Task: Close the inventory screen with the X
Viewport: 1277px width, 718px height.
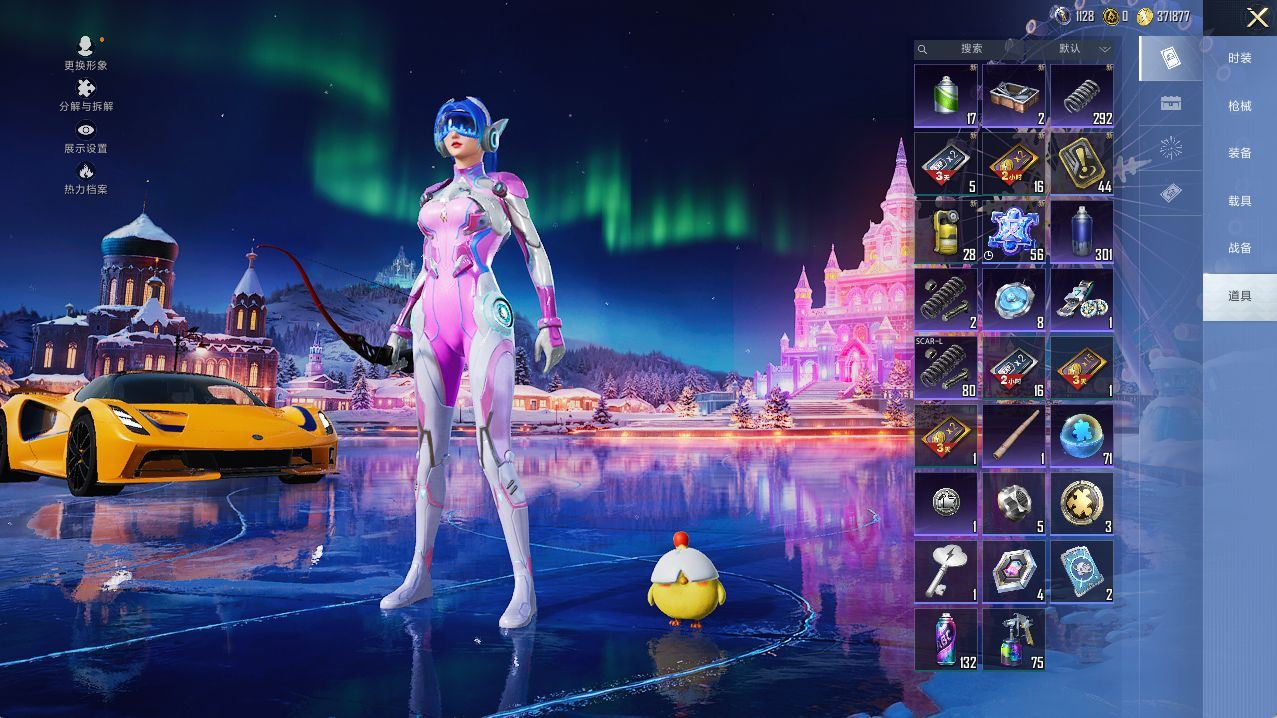Action: [x=1257, y=17]
